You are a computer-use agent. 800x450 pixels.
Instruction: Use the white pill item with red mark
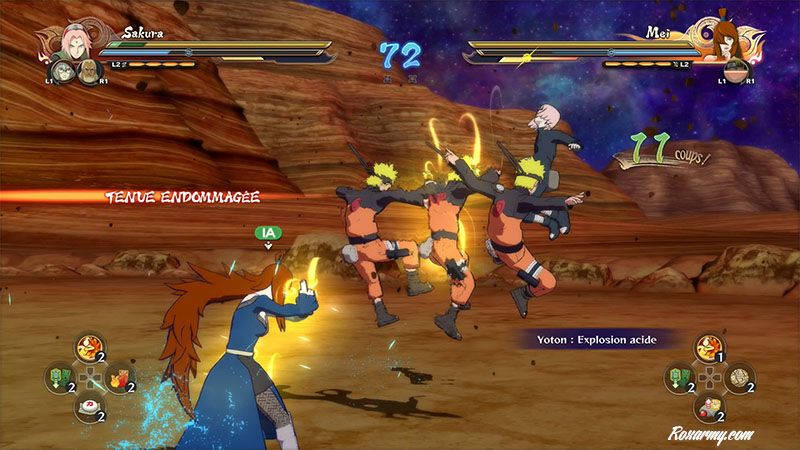[88, 408]
